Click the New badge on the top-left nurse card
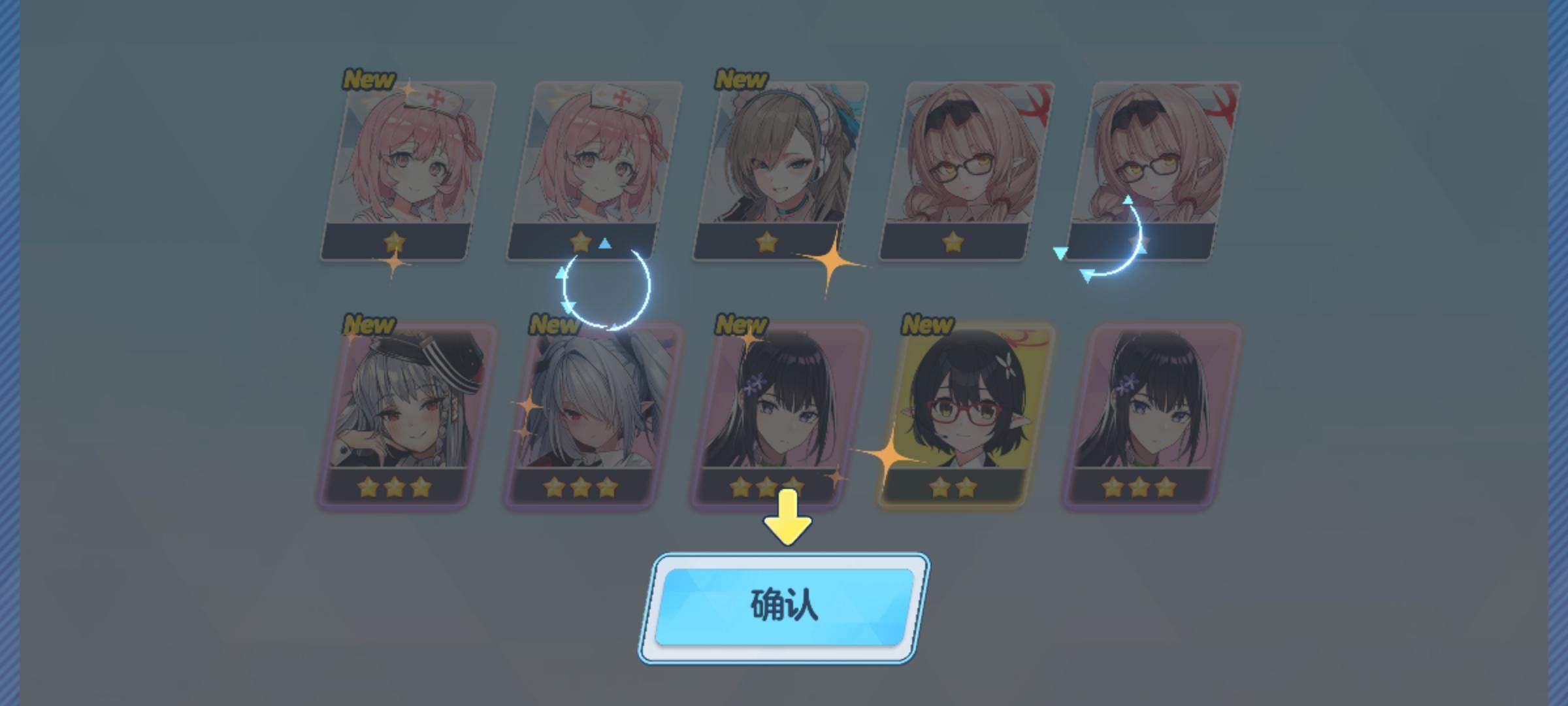 (x=368, y=78)
